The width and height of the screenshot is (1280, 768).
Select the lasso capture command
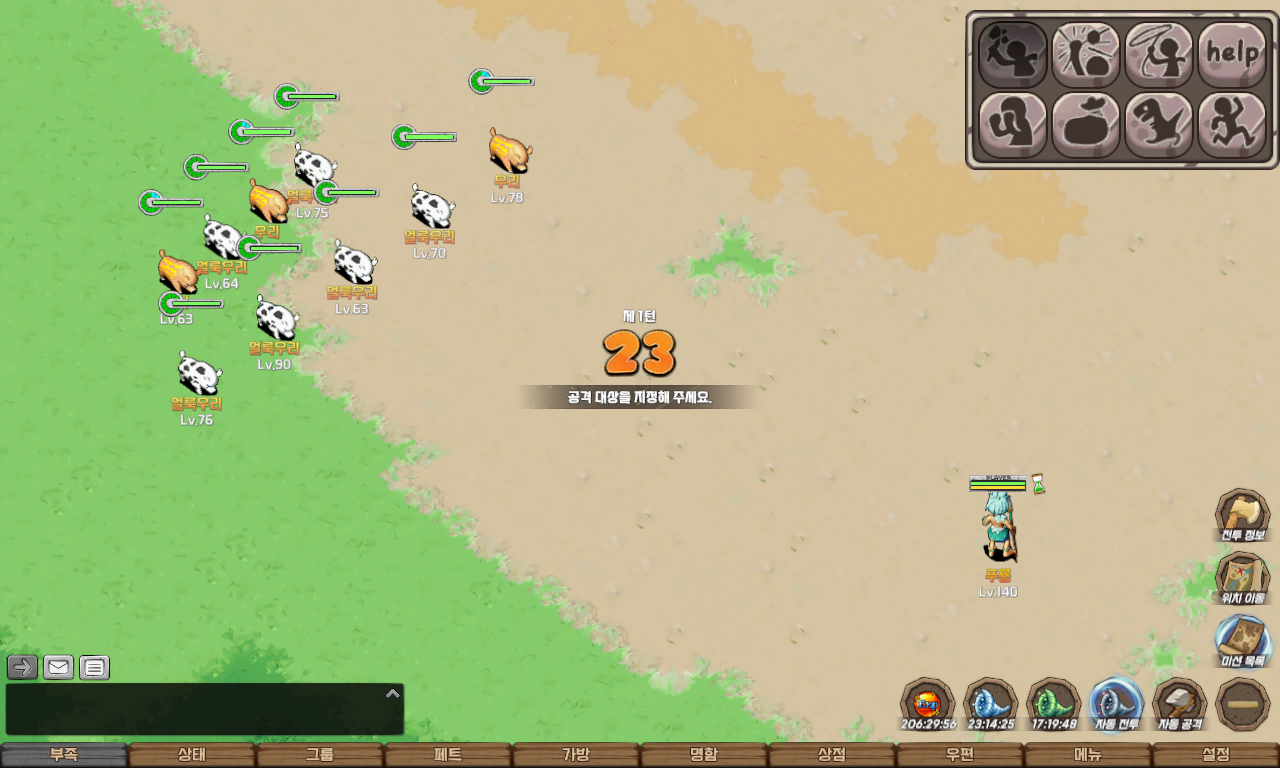click(1158, 54)
